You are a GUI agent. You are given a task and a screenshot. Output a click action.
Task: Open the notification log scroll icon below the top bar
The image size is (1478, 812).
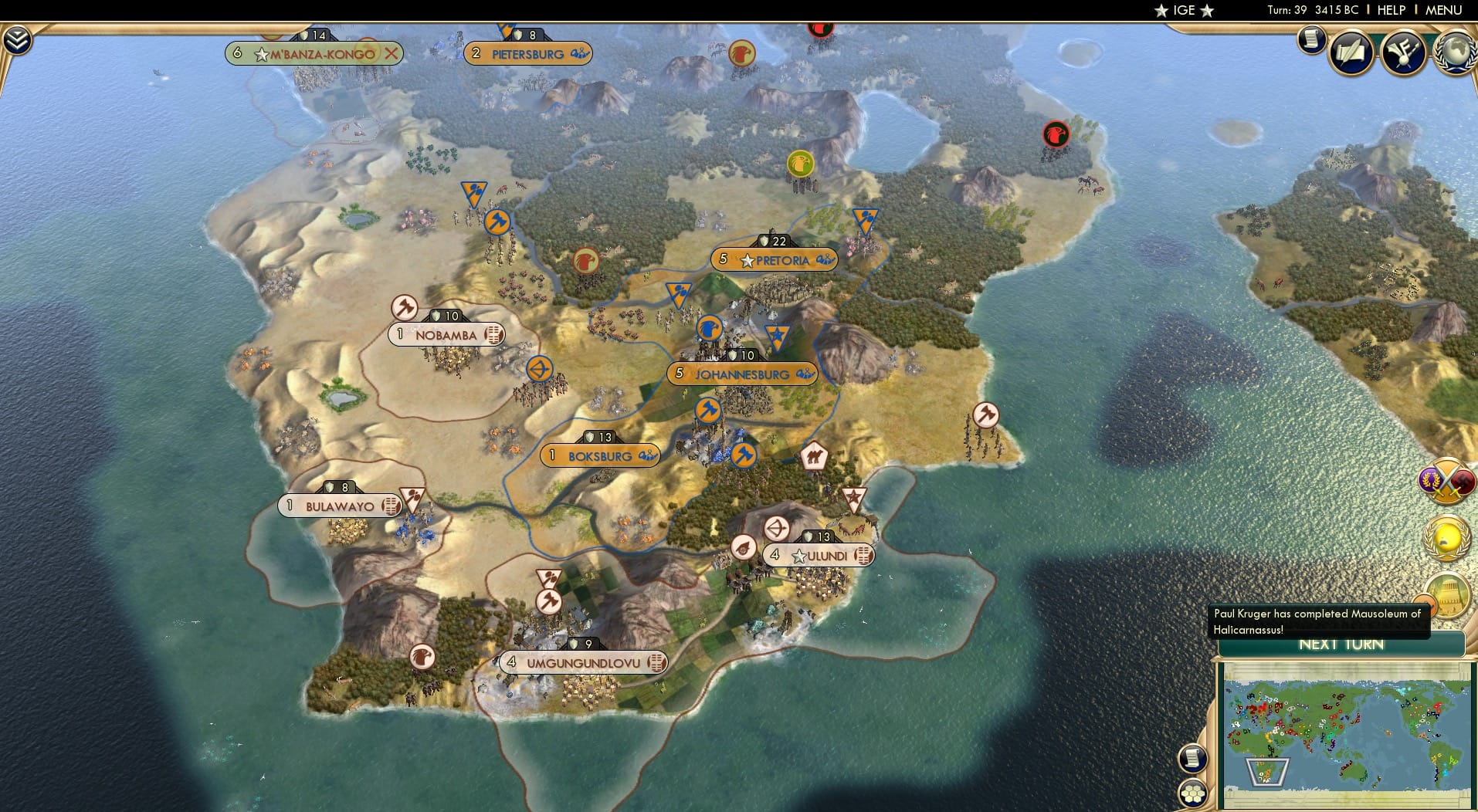point(1312,39)
